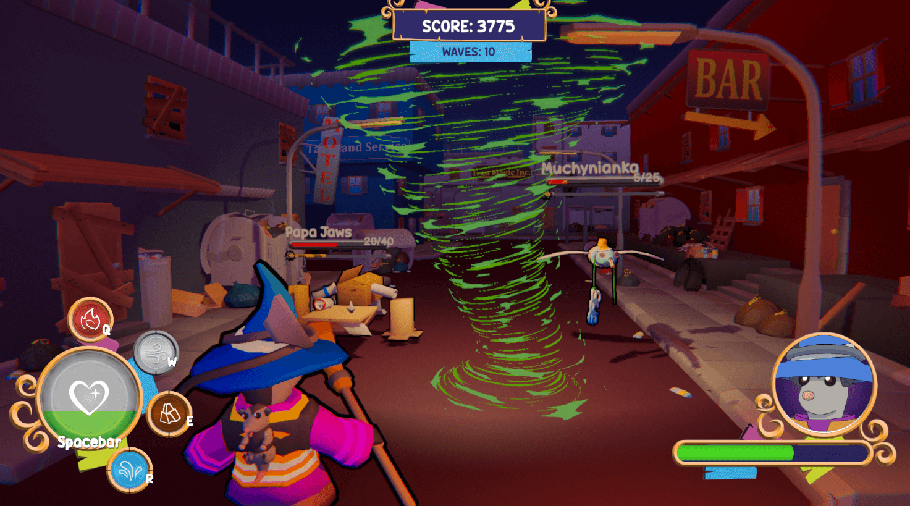Trigger the brown rock ability
Viewport: 910px width, 506px height.
[x=169, y=413]
